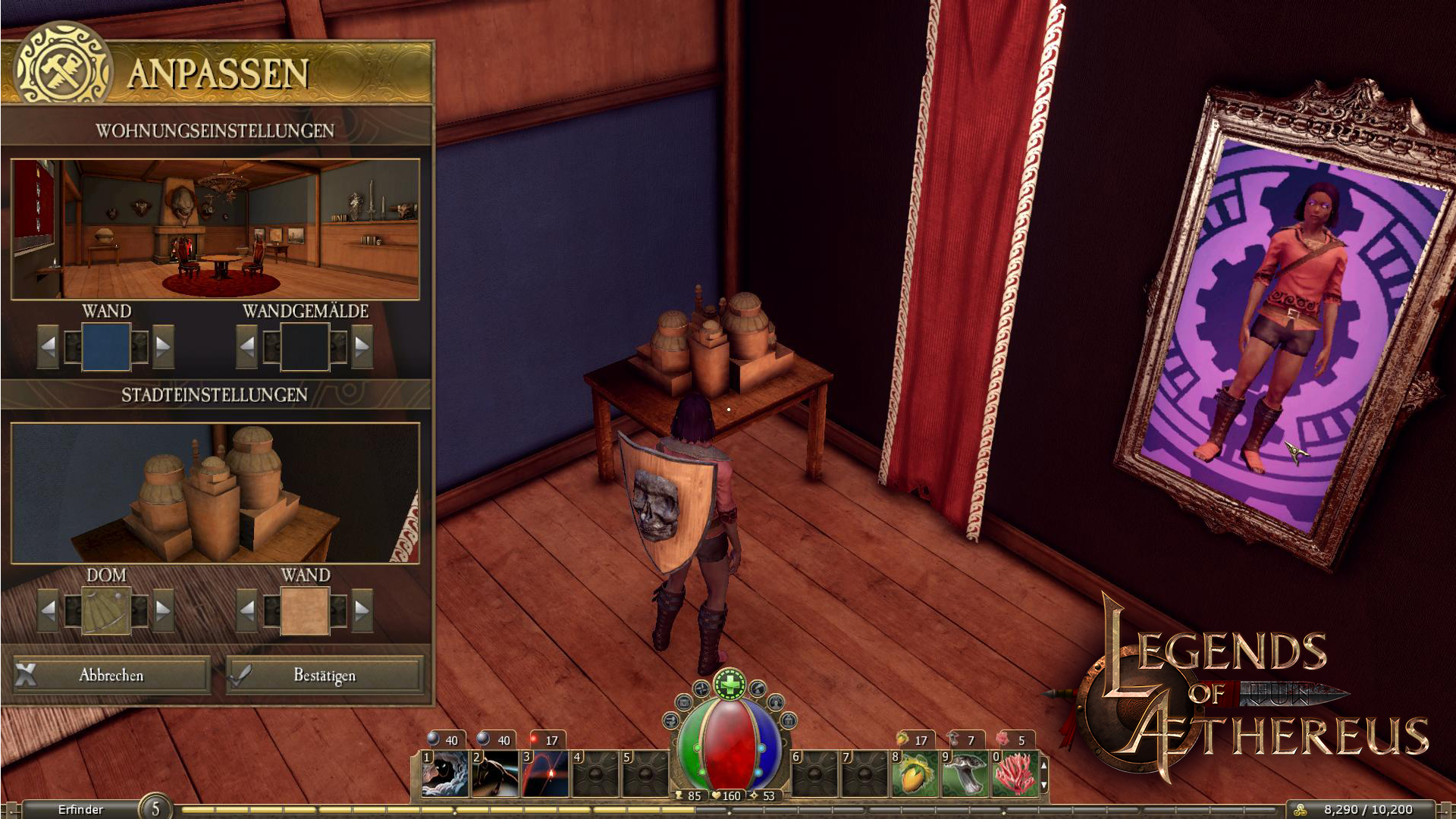
Task: Choose the next Wandgemälde option
Action: coord(362,347)
